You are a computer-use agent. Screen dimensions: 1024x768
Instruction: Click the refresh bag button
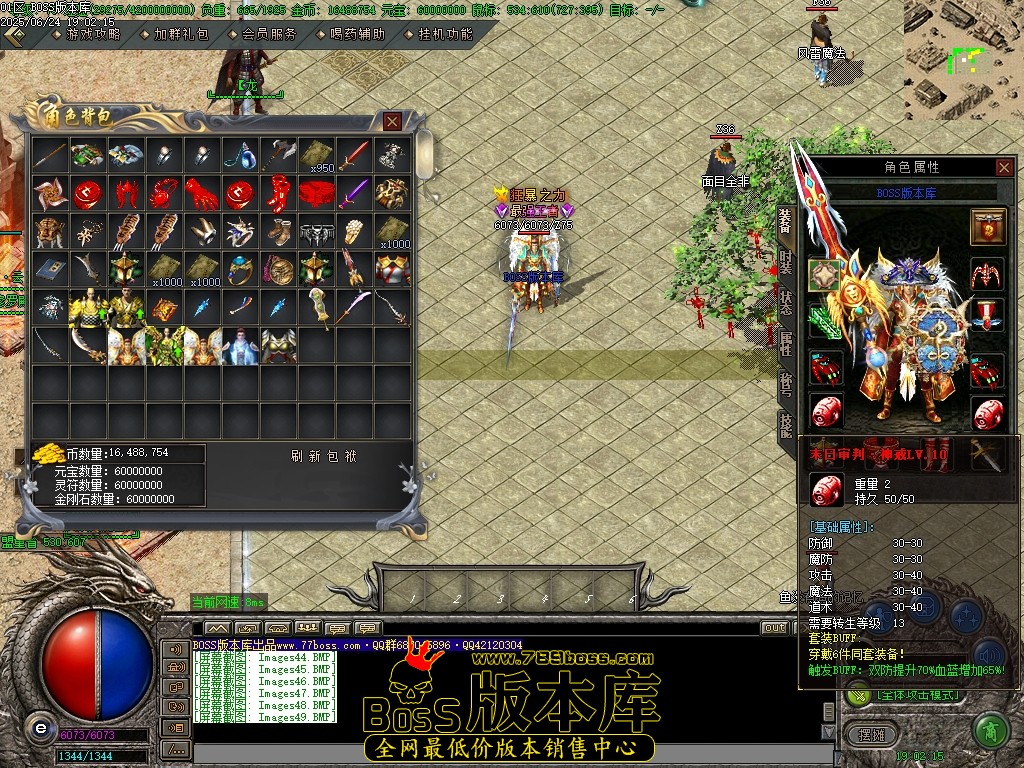[x=325, y=456]
